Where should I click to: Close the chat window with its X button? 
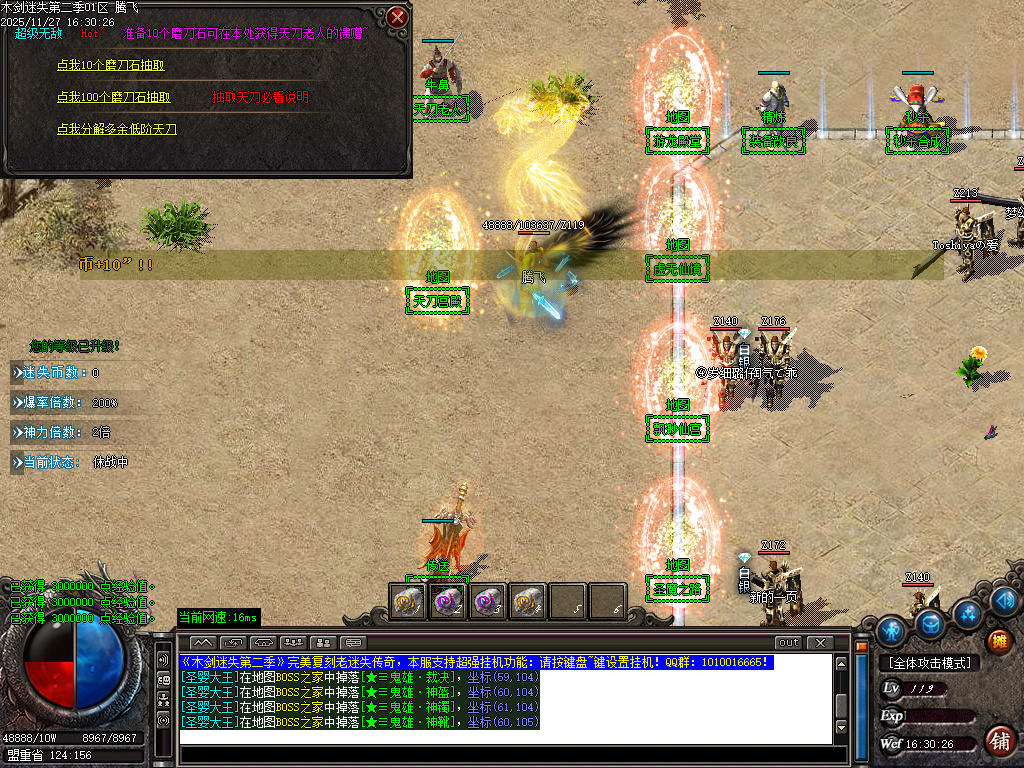[x=819, y=642]
